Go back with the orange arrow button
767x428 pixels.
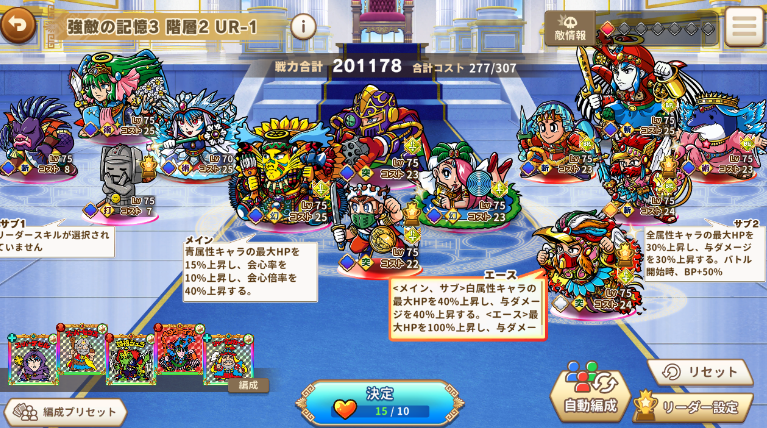(17, 24)
